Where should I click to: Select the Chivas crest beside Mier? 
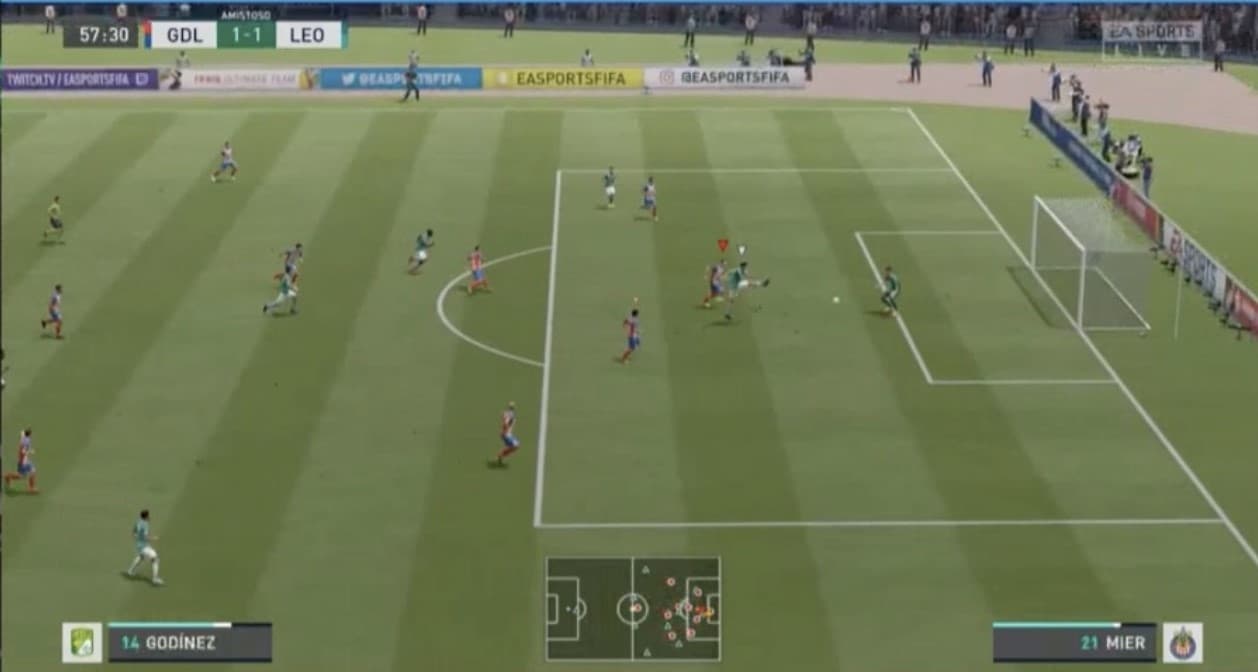point(1182,642)
